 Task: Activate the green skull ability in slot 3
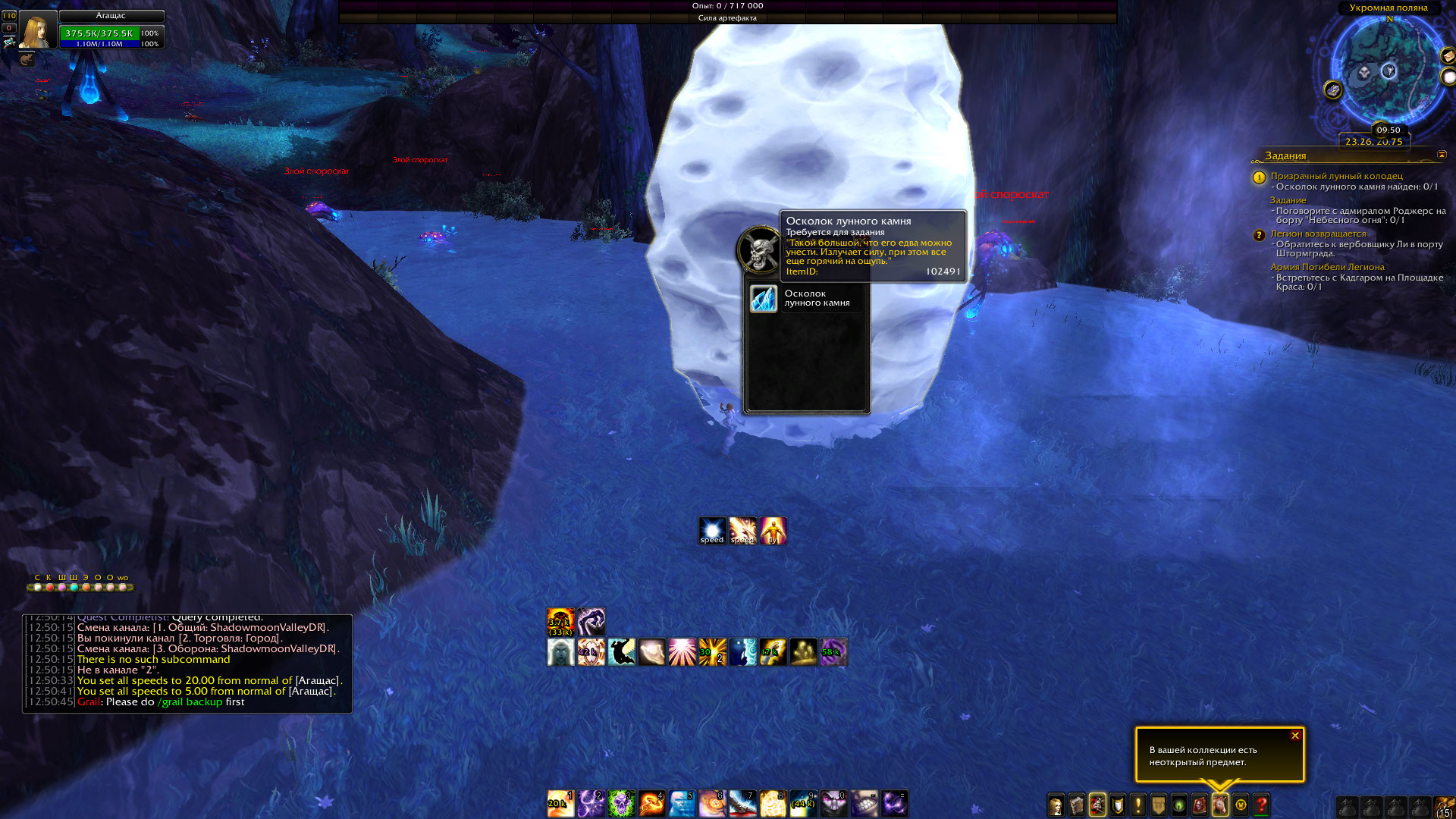click(621, 804)
